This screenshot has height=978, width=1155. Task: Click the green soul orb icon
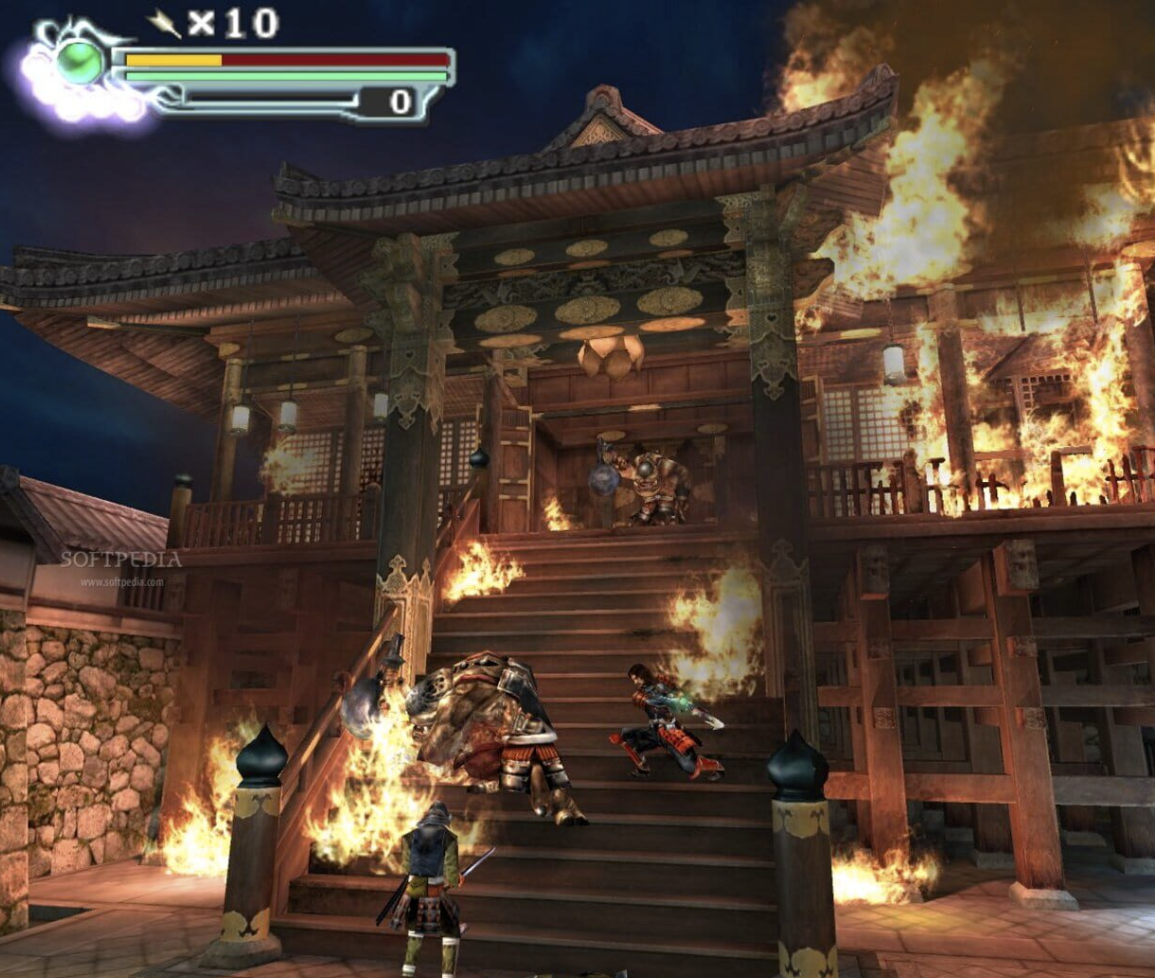pyautogui.click(x=79, y=63)
